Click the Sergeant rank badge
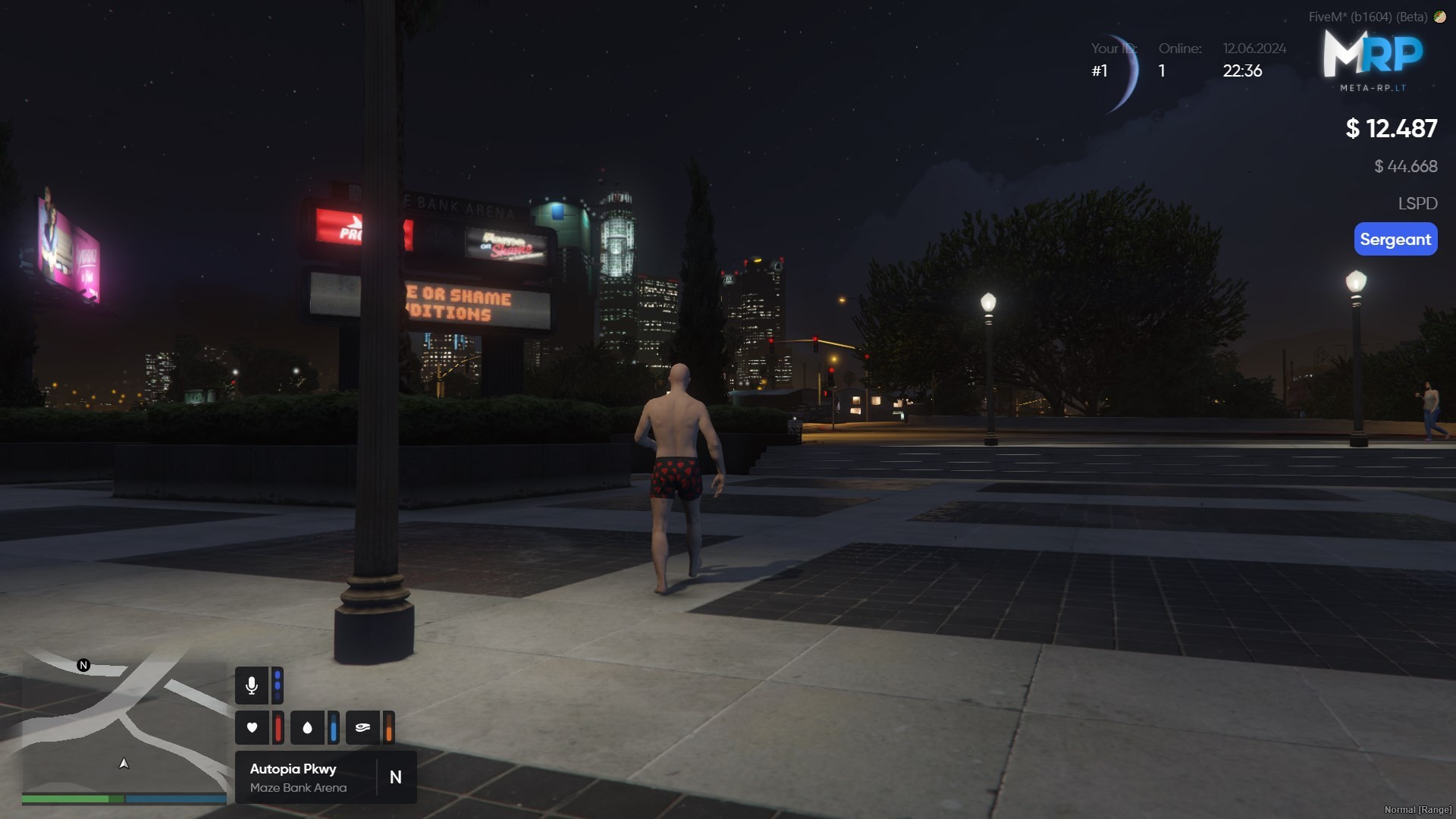This screenshot has width=1456, height=819. point(1395,240)
